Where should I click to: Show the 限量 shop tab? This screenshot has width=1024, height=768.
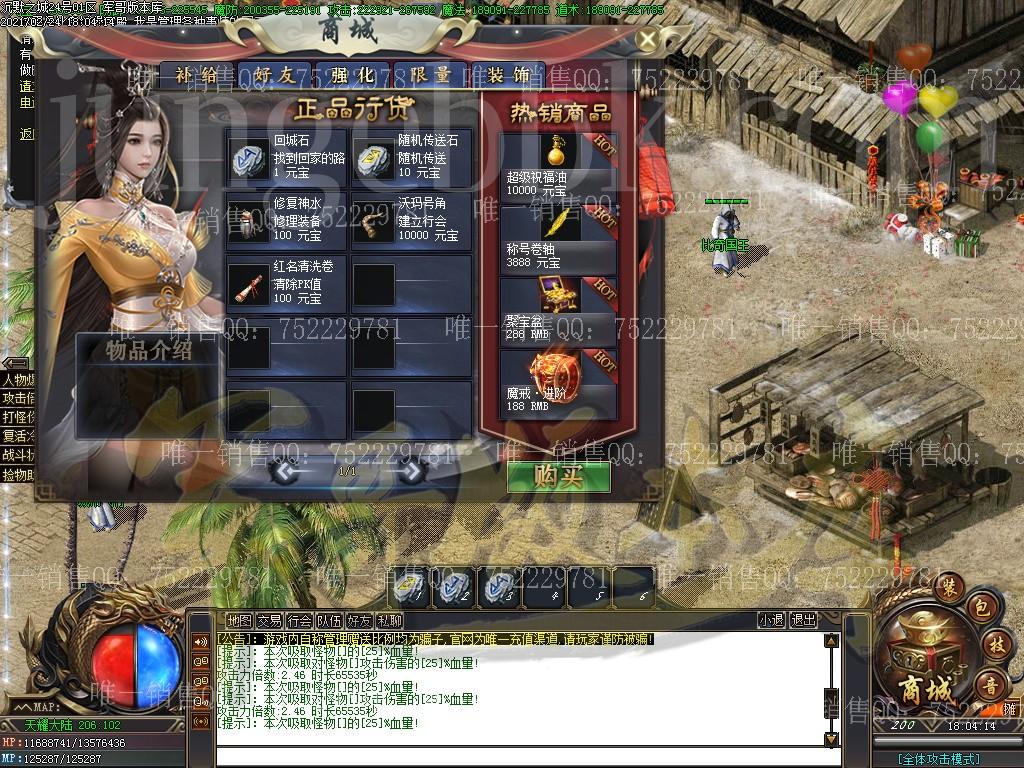click(430, 75)
